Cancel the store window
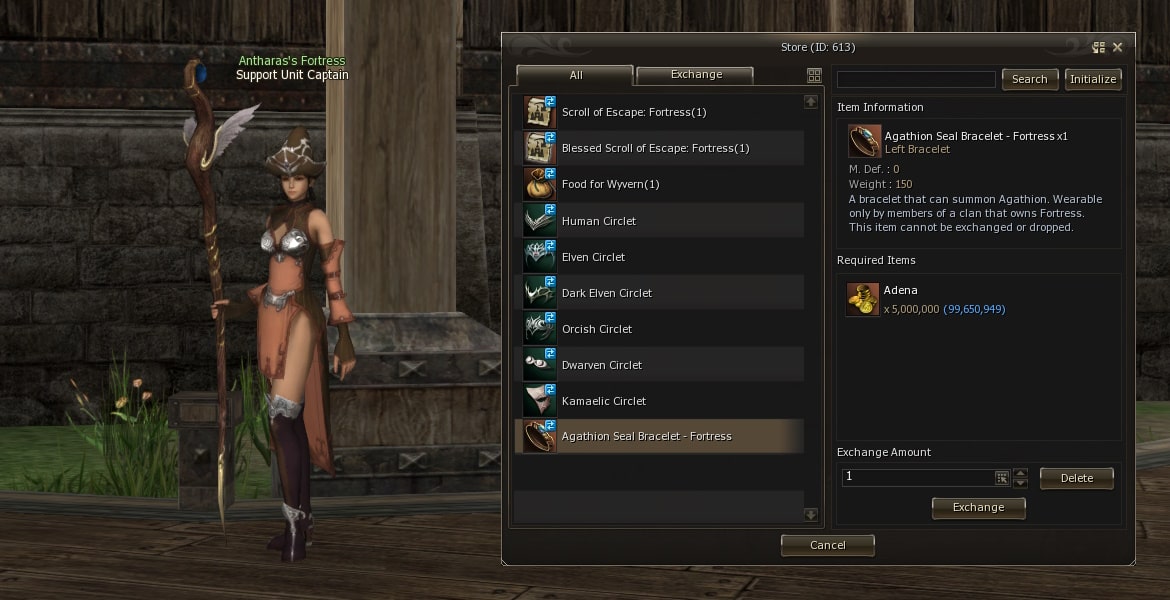The width and height of the screenshot is (1170, 600). (827, 545)
